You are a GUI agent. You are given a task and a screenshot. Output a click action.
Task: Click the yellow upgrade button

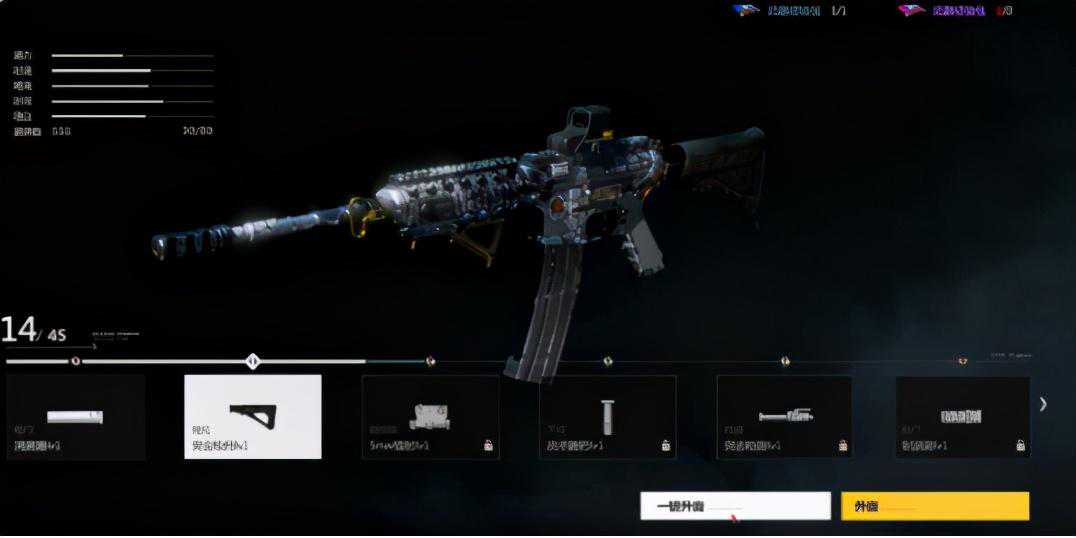pos(934,506)
